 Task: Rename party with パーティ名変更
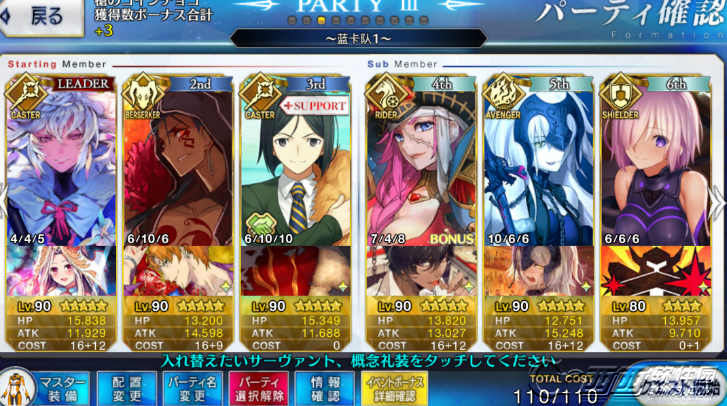(191, 388)
